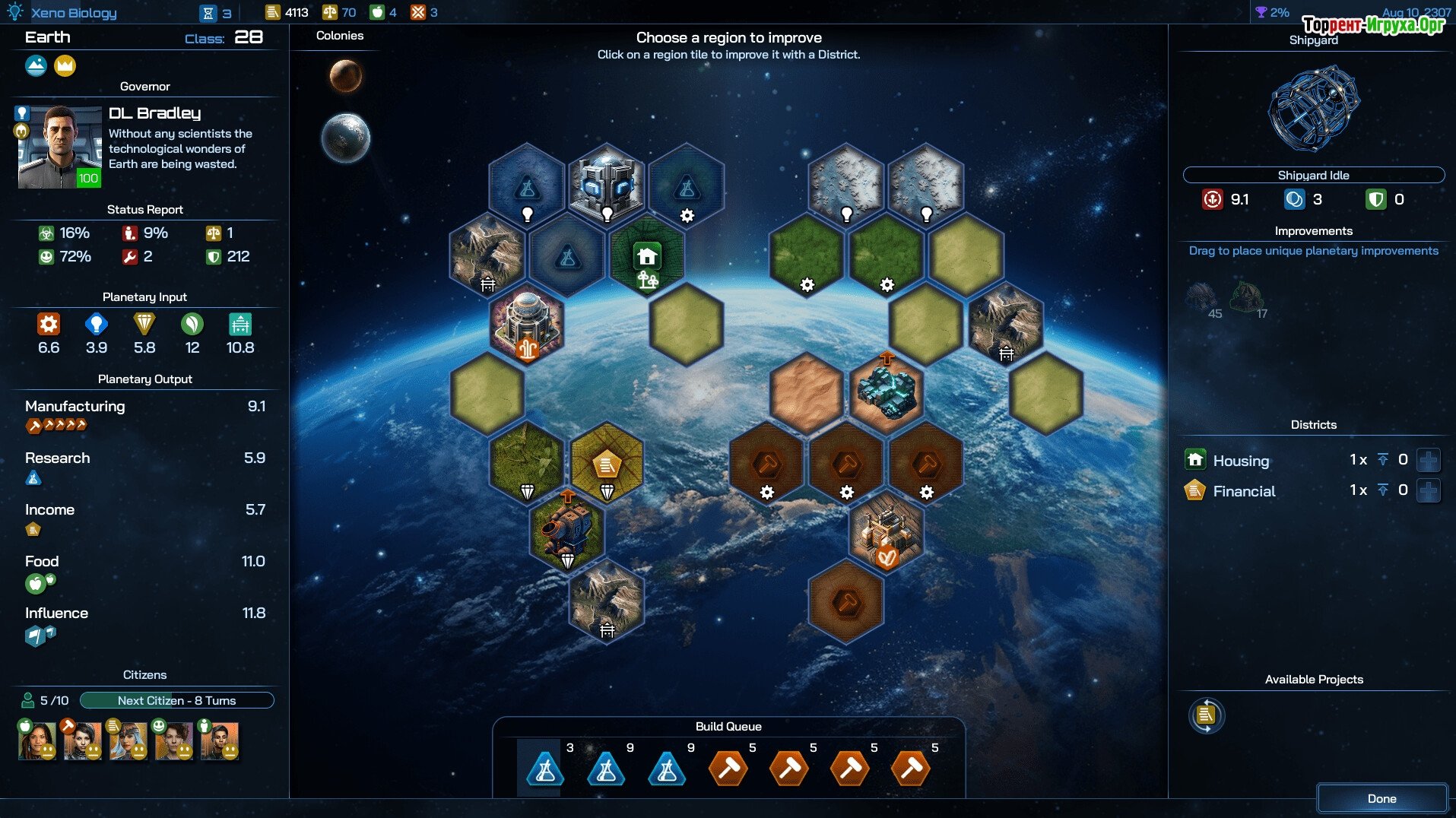Select the Housing district hex tile
This screenshot has height=818, width=1456.
pyautogui.click(x=647, y=257)
